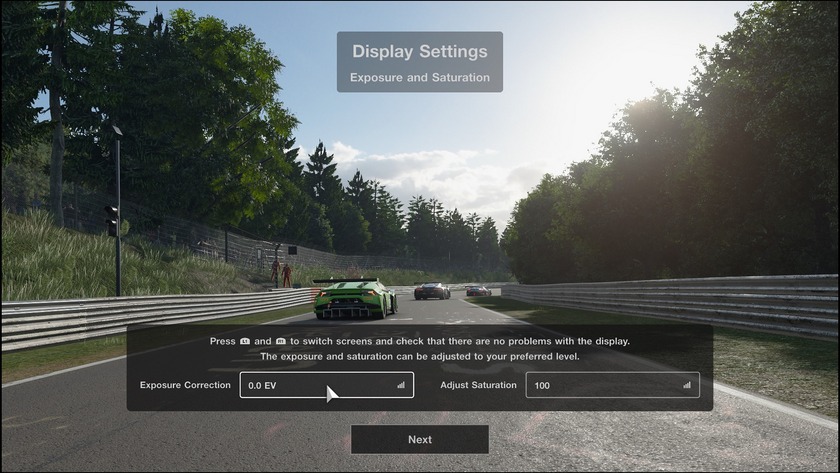This screenshot has height=473, width=840.
Task: Continue with the Next button
Action: click(x=420, y=439)
